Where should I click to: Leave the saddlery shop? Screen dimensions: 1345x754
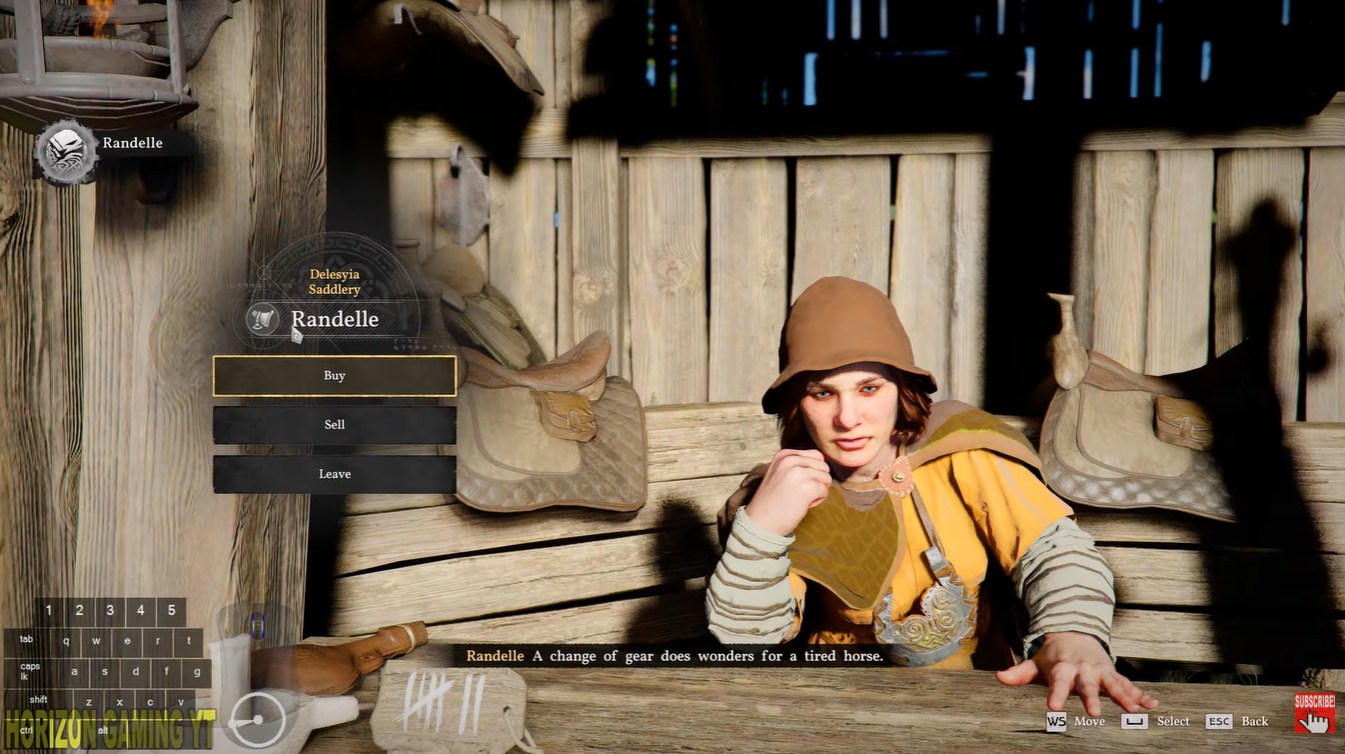(334, 474)
